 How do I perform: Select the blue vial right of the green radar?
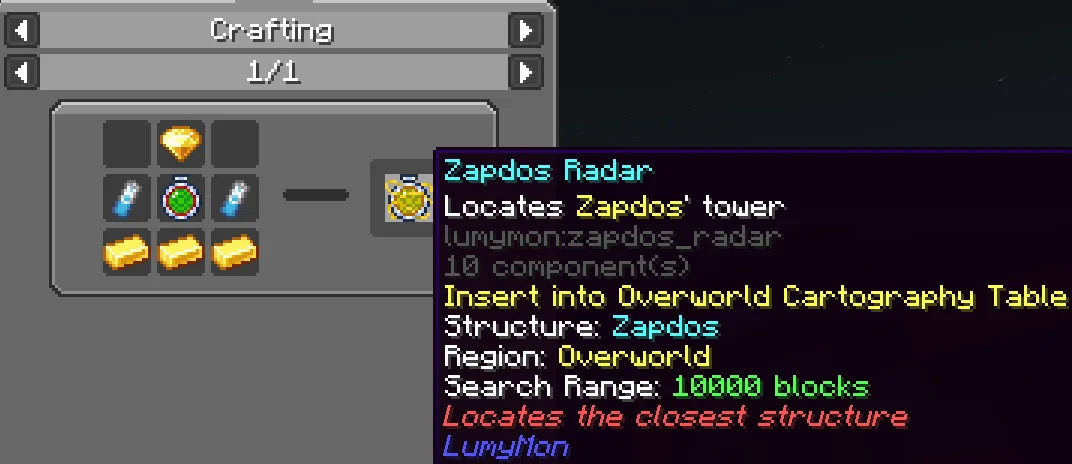coord(235,199)
